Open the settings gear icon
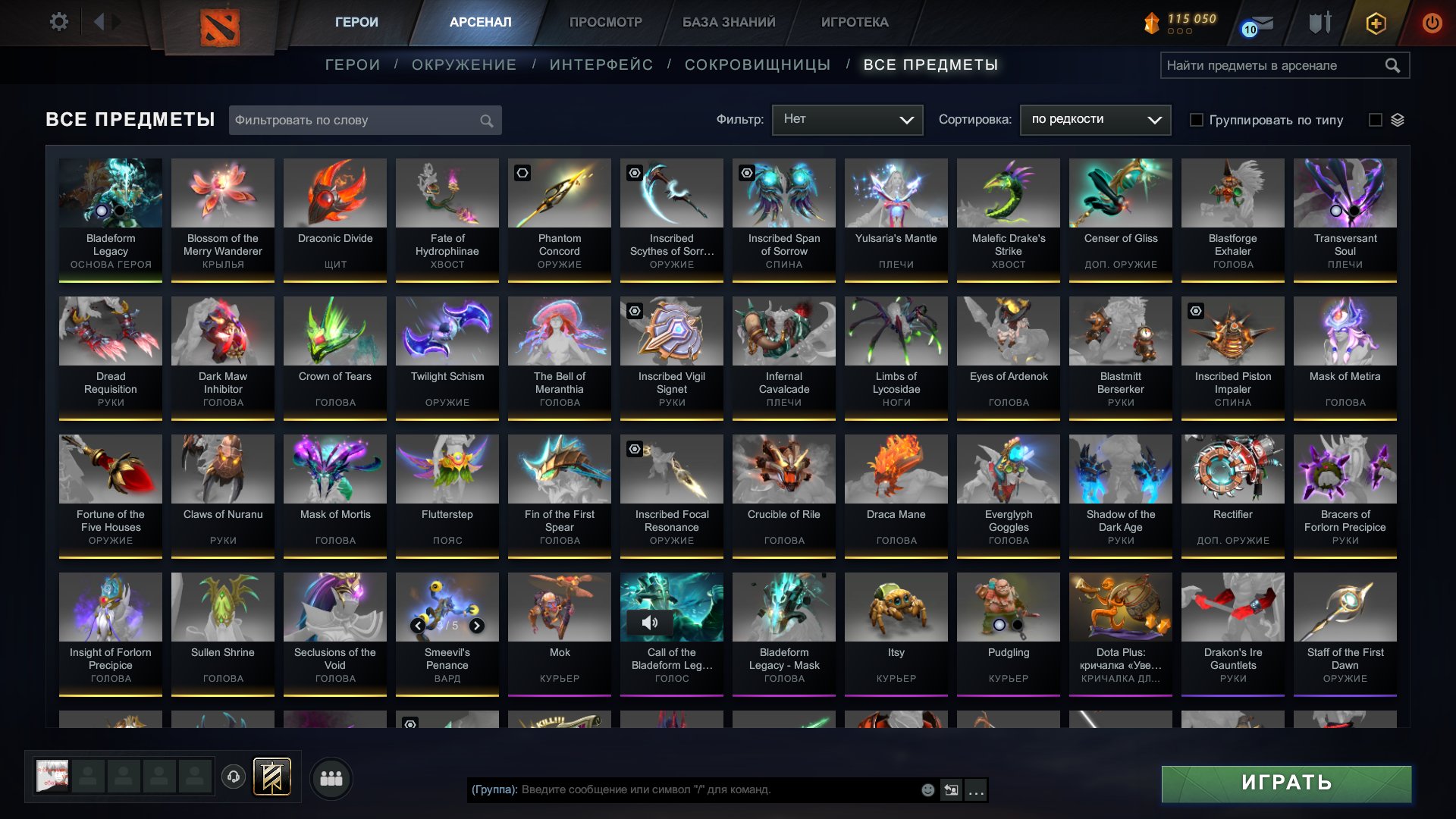This screenshot has height=819, width=1456. 59,22
